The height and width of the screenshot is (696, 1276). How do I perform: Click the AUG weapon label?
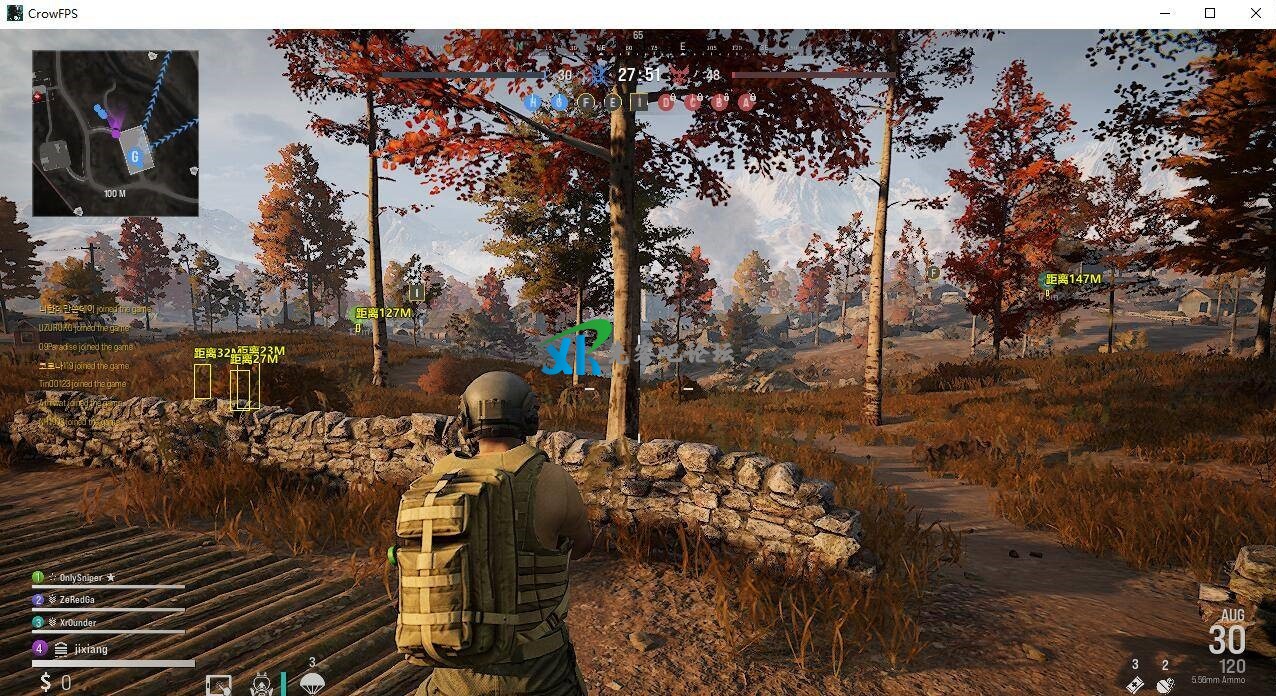(x=1232, y=615)
